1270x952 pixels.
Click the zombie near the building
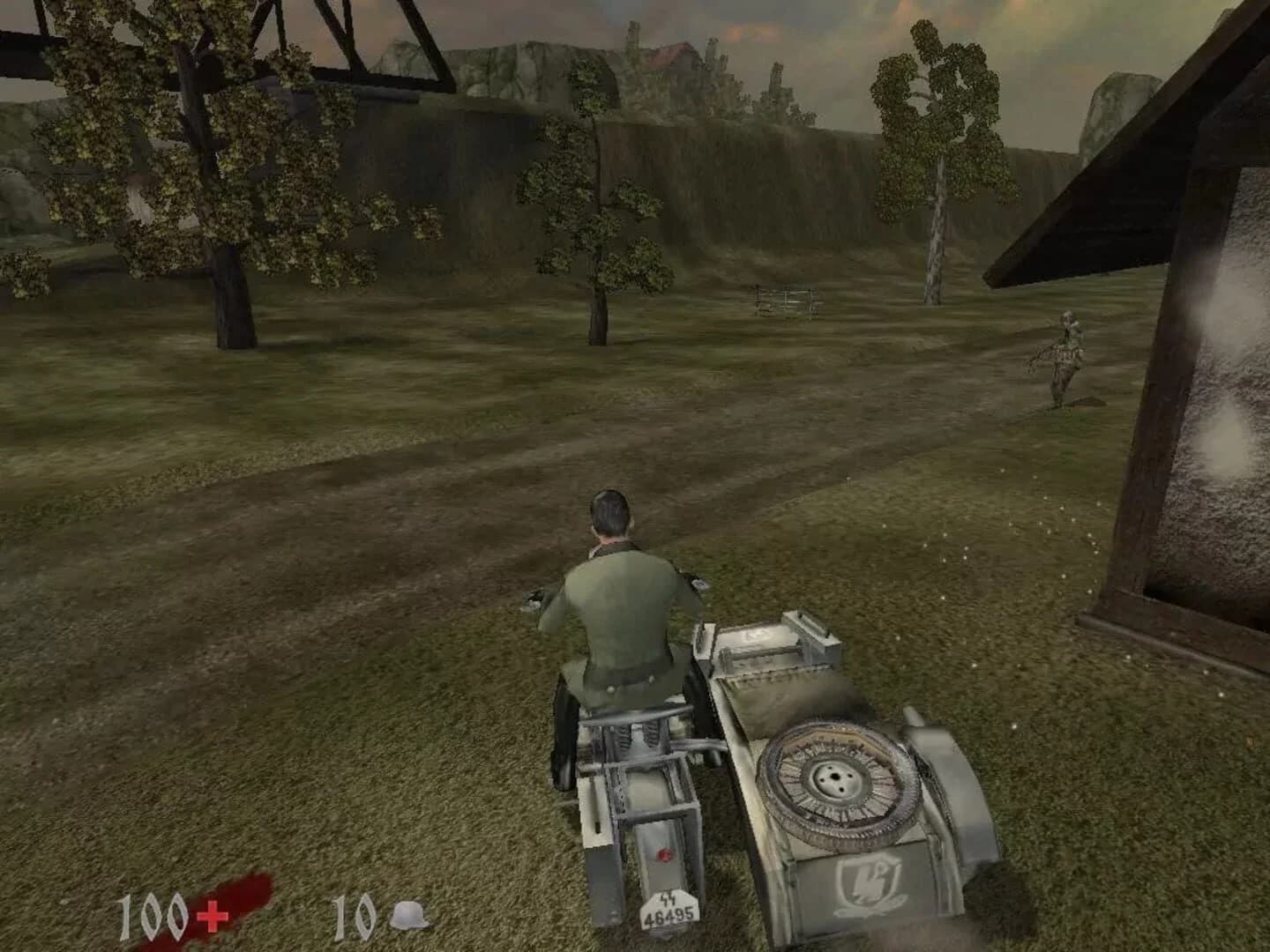[x=1067, y=353]
